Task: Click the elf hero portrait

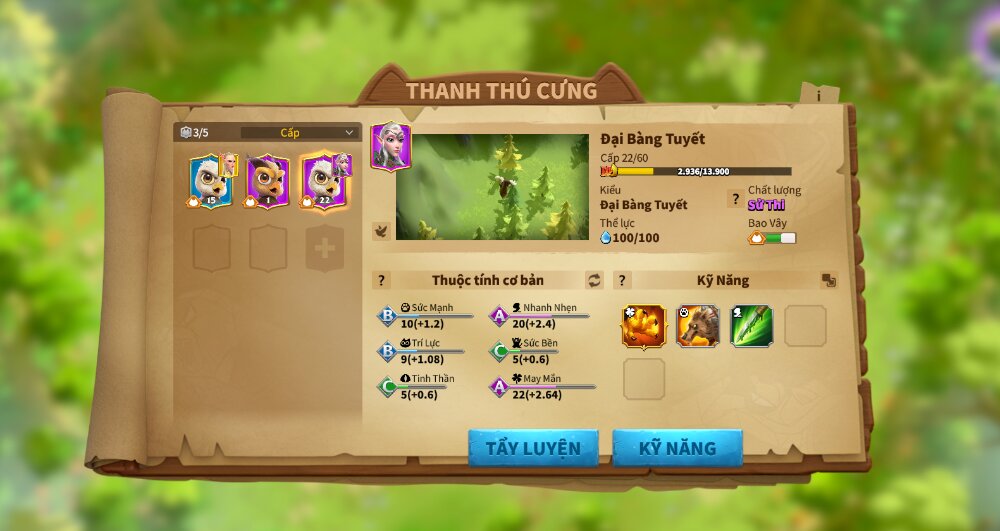Action: pyautogui.click(x=390, y=146)
